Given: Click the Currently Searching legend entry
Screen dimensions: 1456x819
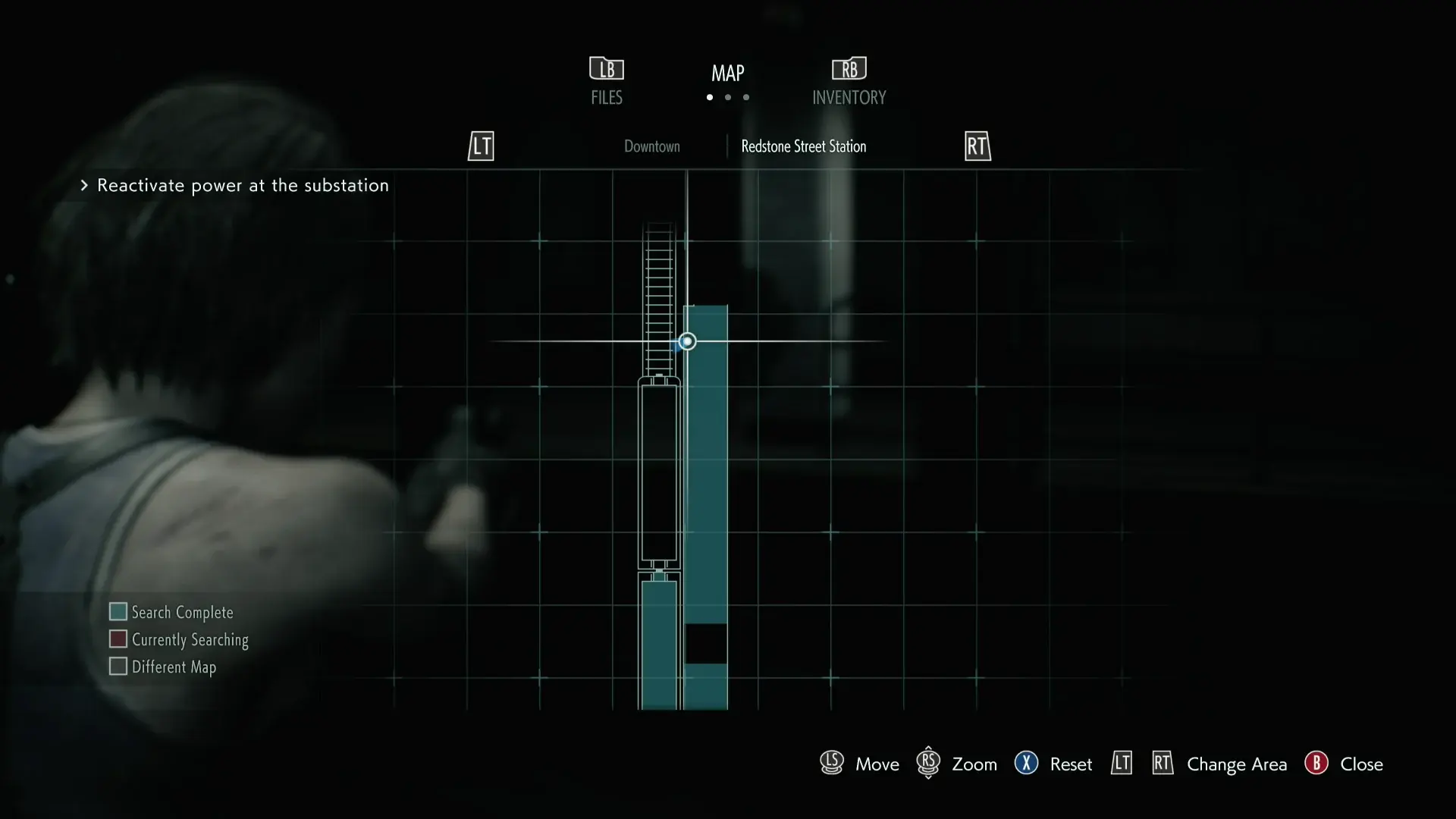Looking at the screenshot, I should point(179,639).
